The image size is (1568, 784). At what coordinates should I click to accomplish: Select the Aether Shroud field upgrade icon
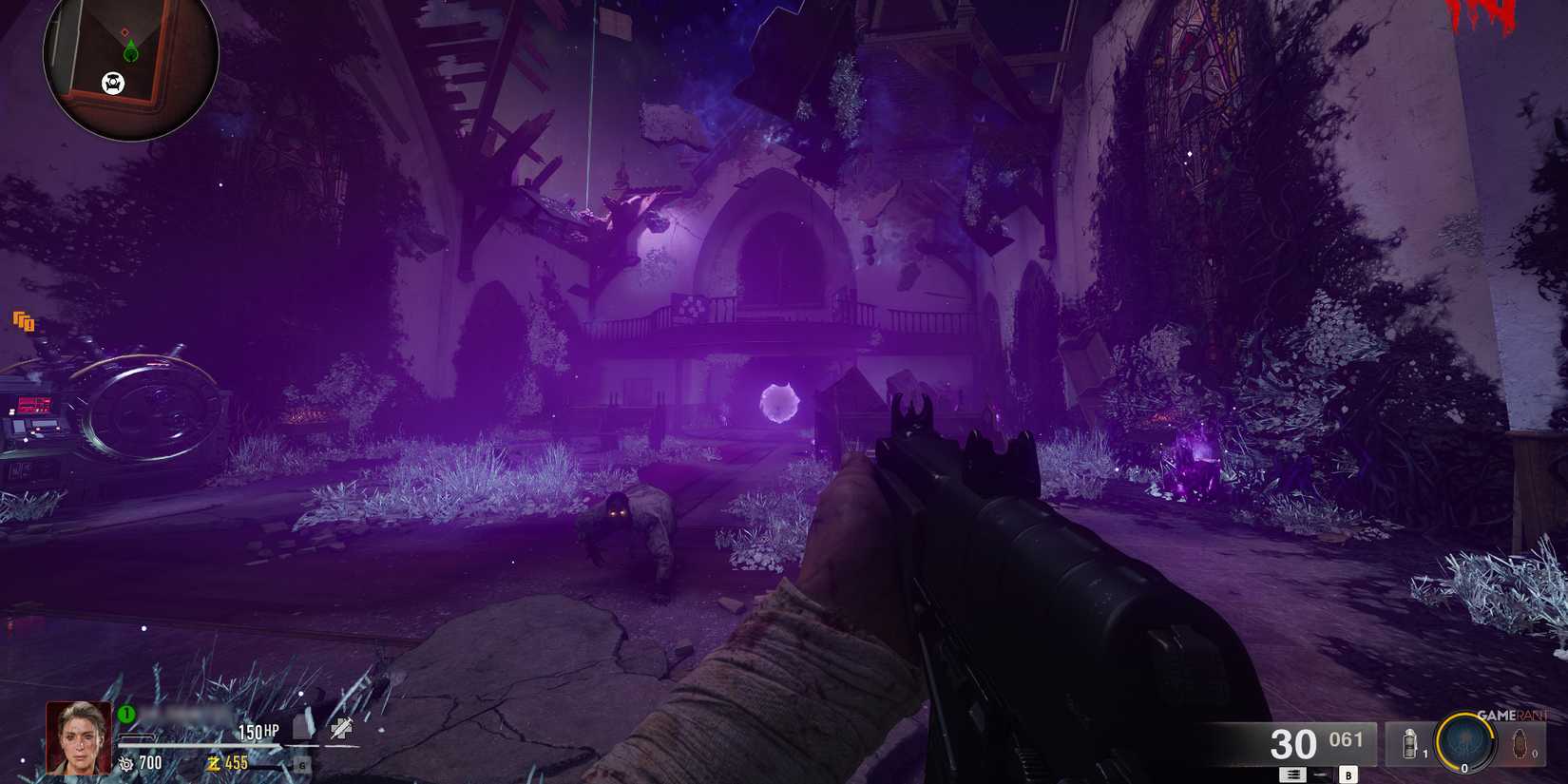(x=1465, y=743)
